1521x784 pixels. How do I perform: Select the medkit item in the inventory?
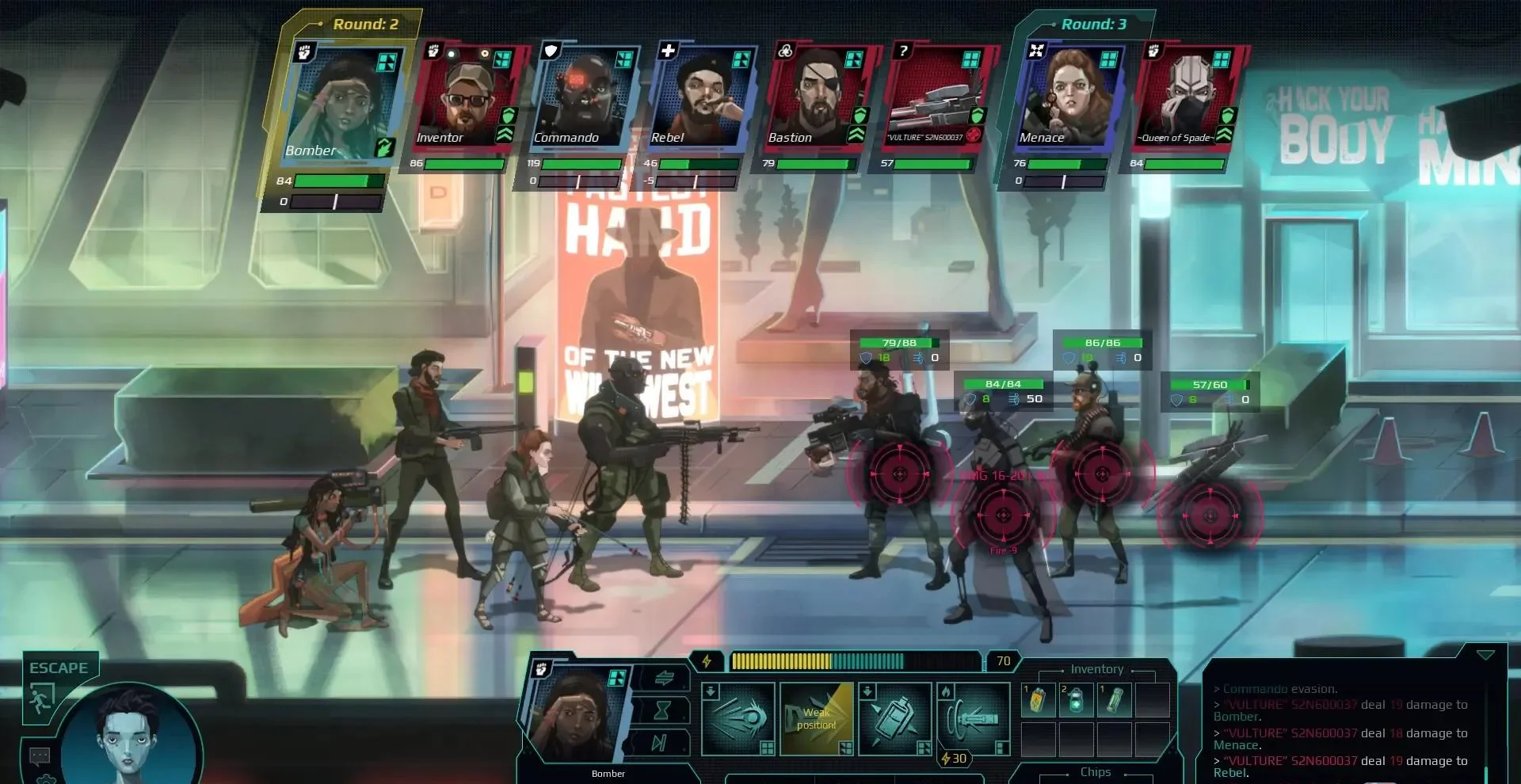pos(1077,701)
